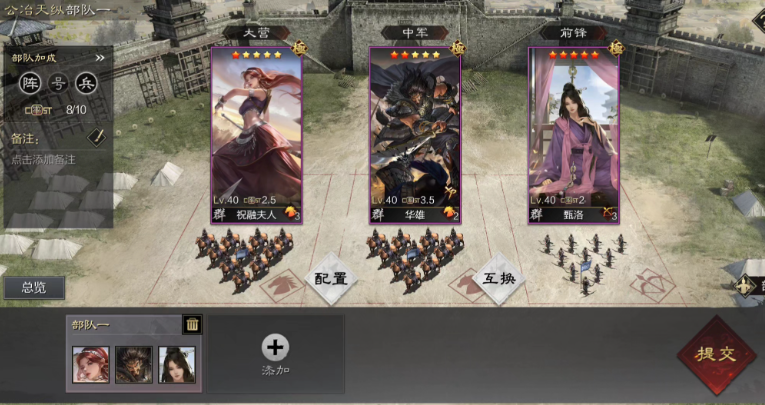Open the 配置 configuration diamond
Screen dimensions: 765x405
[331, 278]
